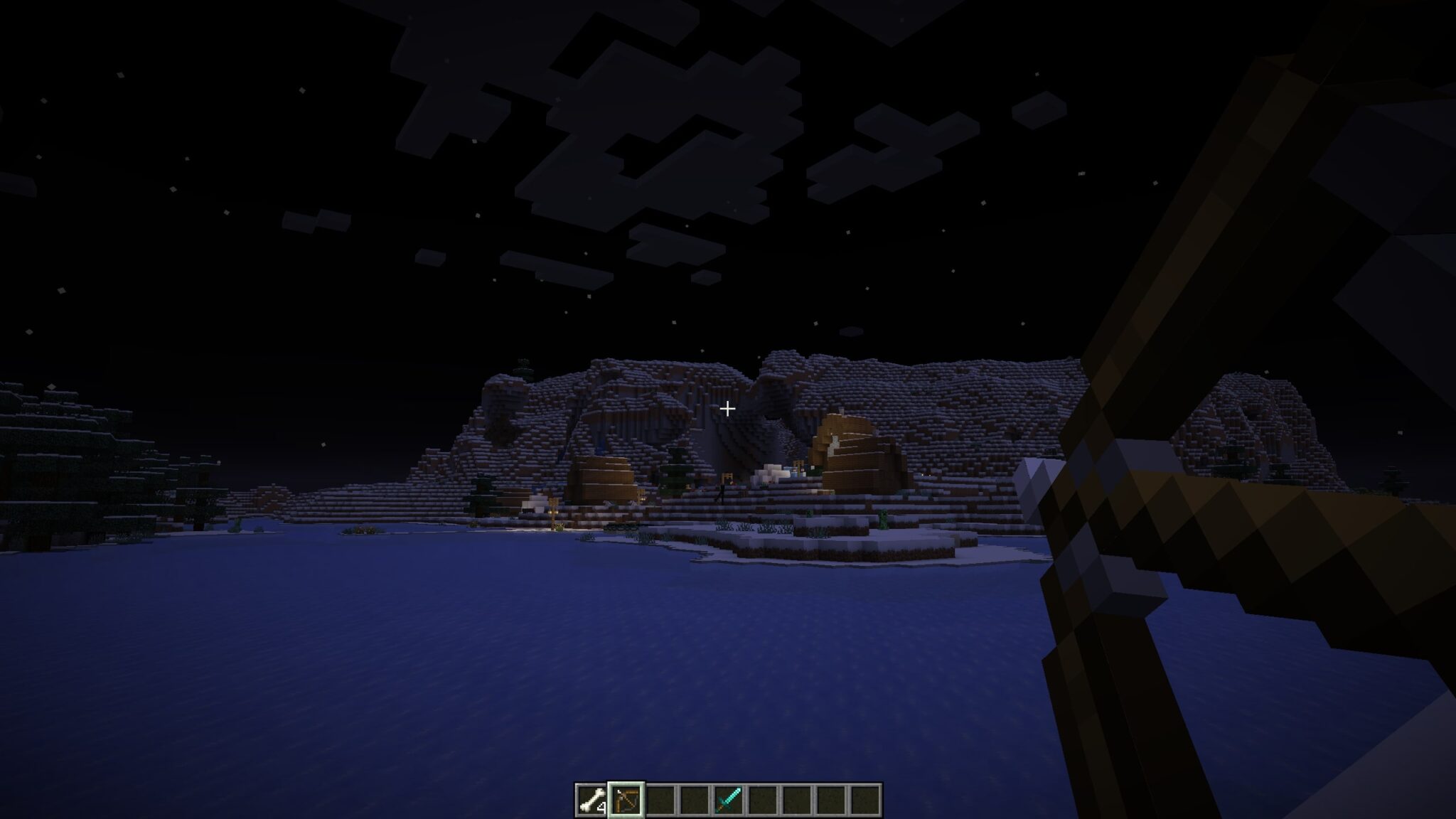
Task: Select the bone stack hotbar slot
Action: 591,801
